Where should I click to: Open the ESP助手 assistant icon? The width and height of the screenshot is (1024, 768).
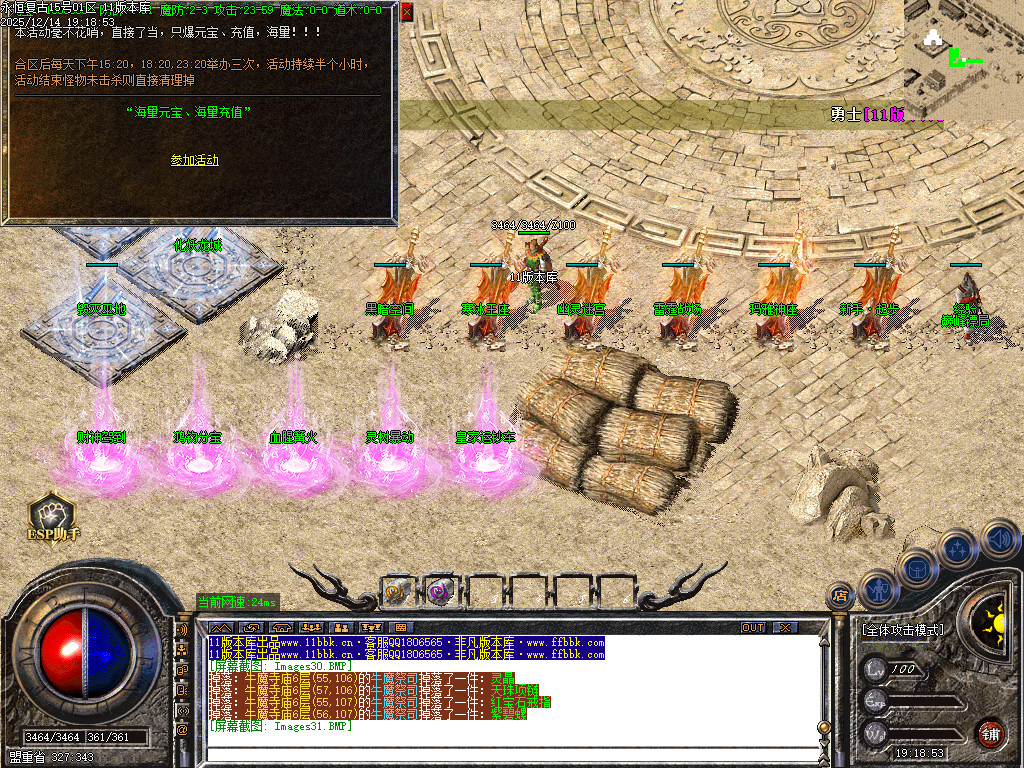(51, 515)
